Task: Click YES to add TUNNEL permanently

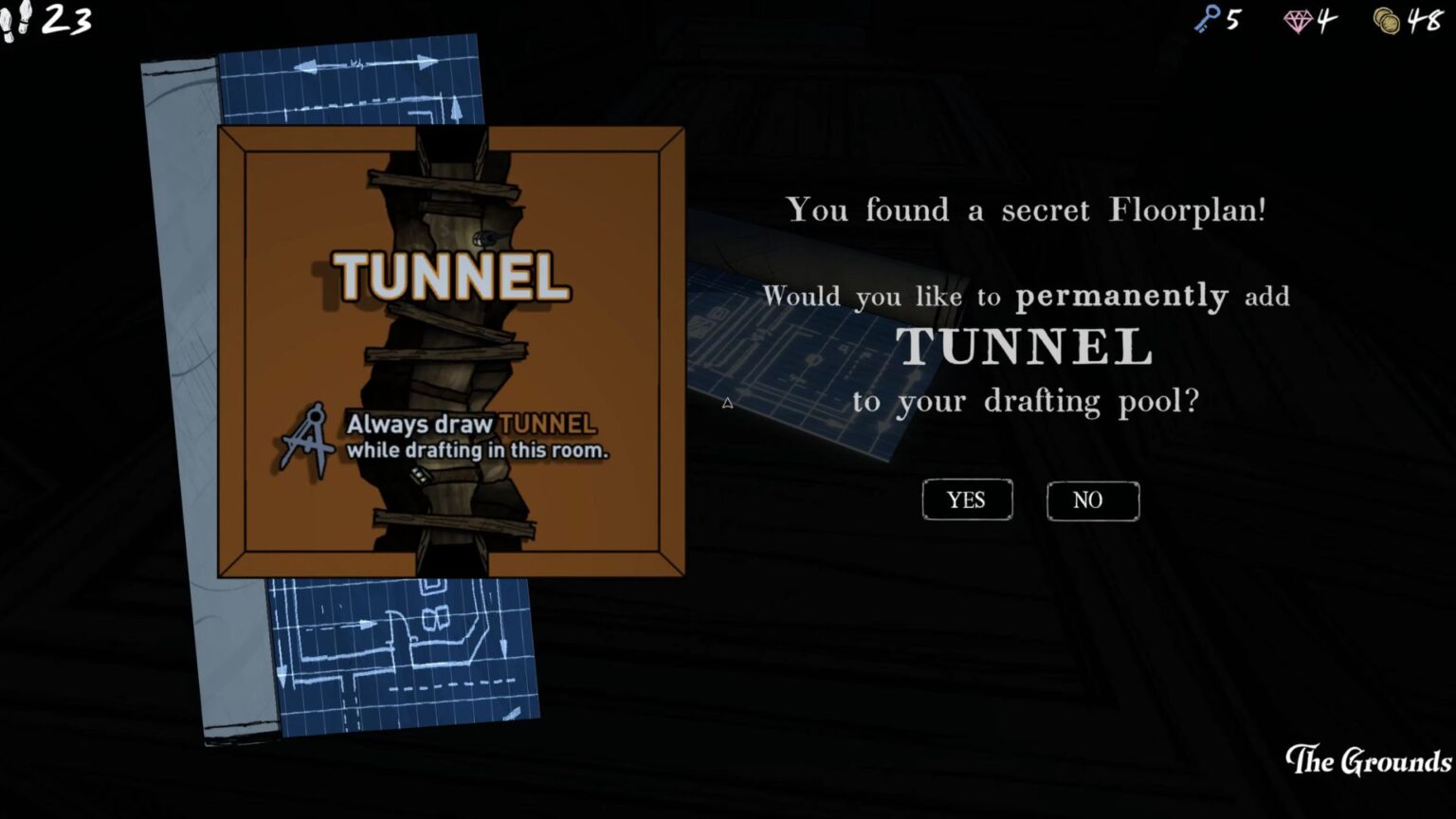Action: (x=967, y=500)
